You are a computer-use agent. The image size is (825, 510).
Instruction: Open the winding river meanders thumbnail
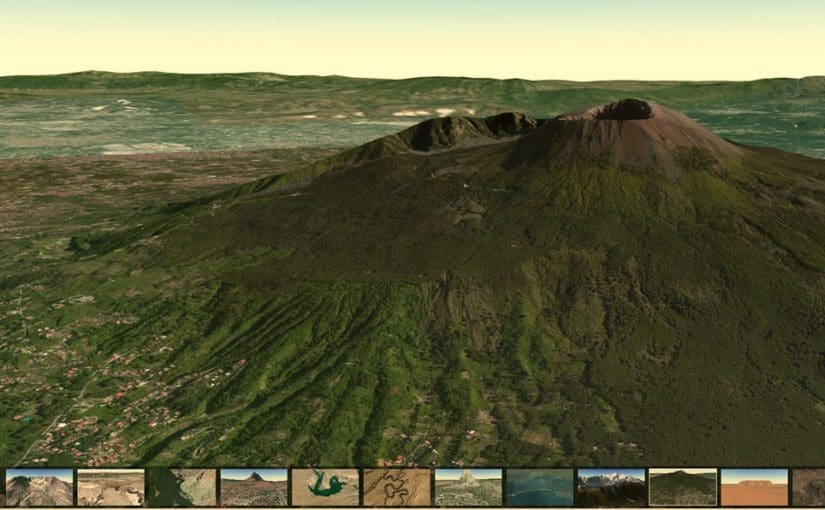coord(397,487)
